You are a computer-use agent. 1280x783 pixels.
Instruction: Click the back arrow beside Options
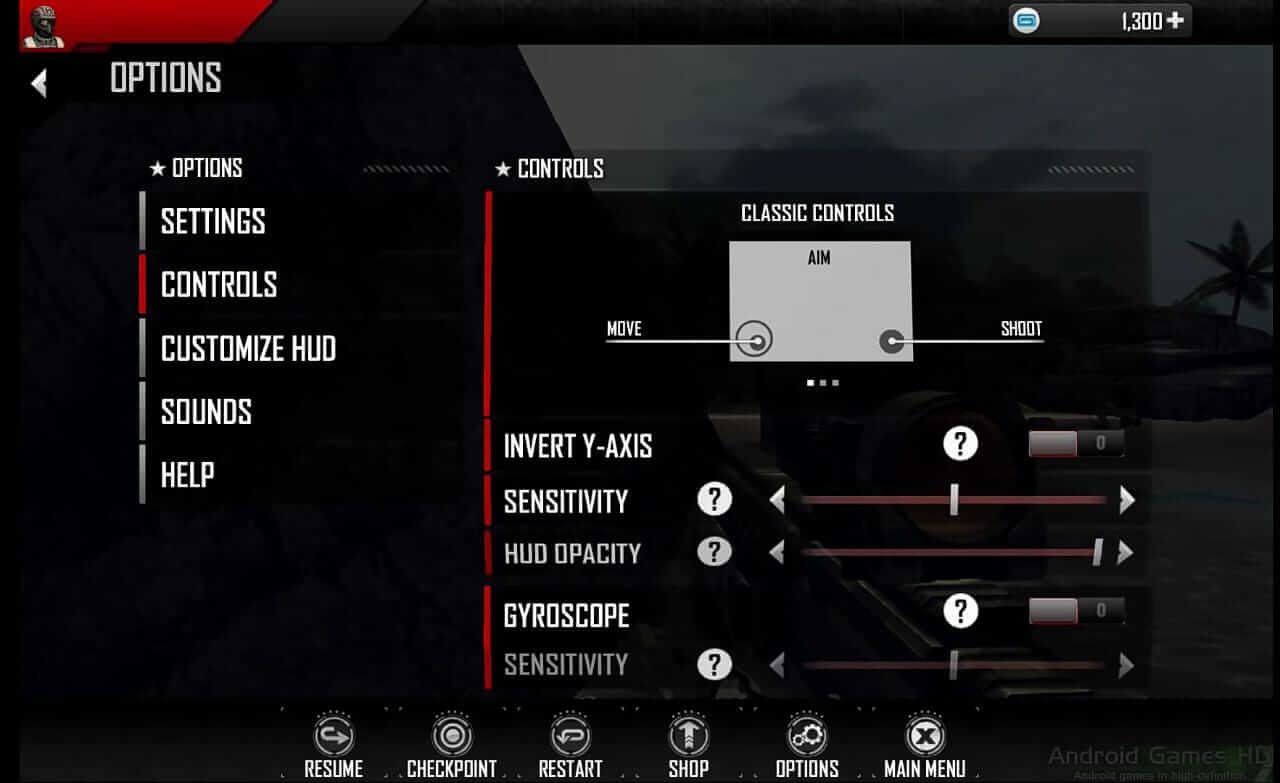(40, 82)
